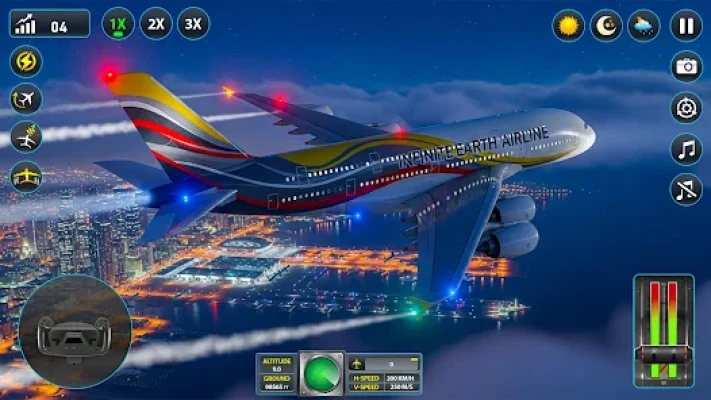Choose the crescent moon night mode

(606, 25)
